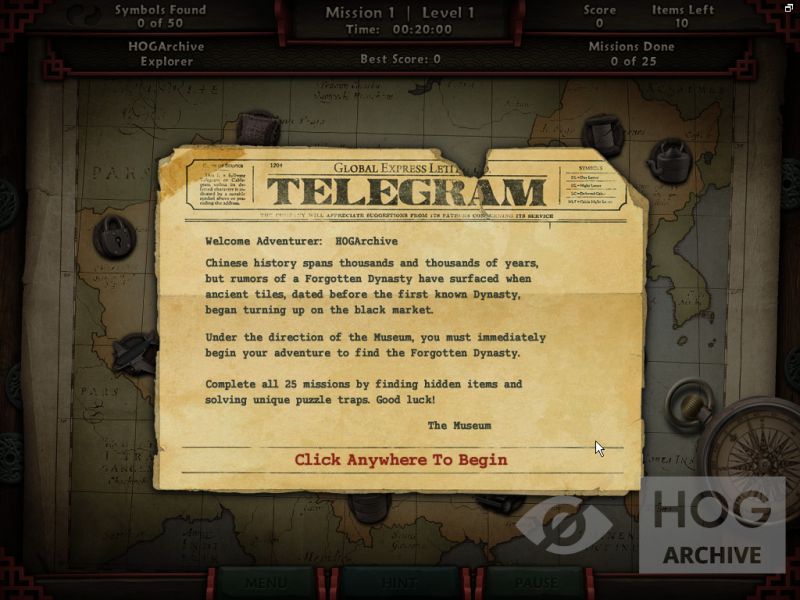Open the Menu button at the bottom

[x=267, y=582]
